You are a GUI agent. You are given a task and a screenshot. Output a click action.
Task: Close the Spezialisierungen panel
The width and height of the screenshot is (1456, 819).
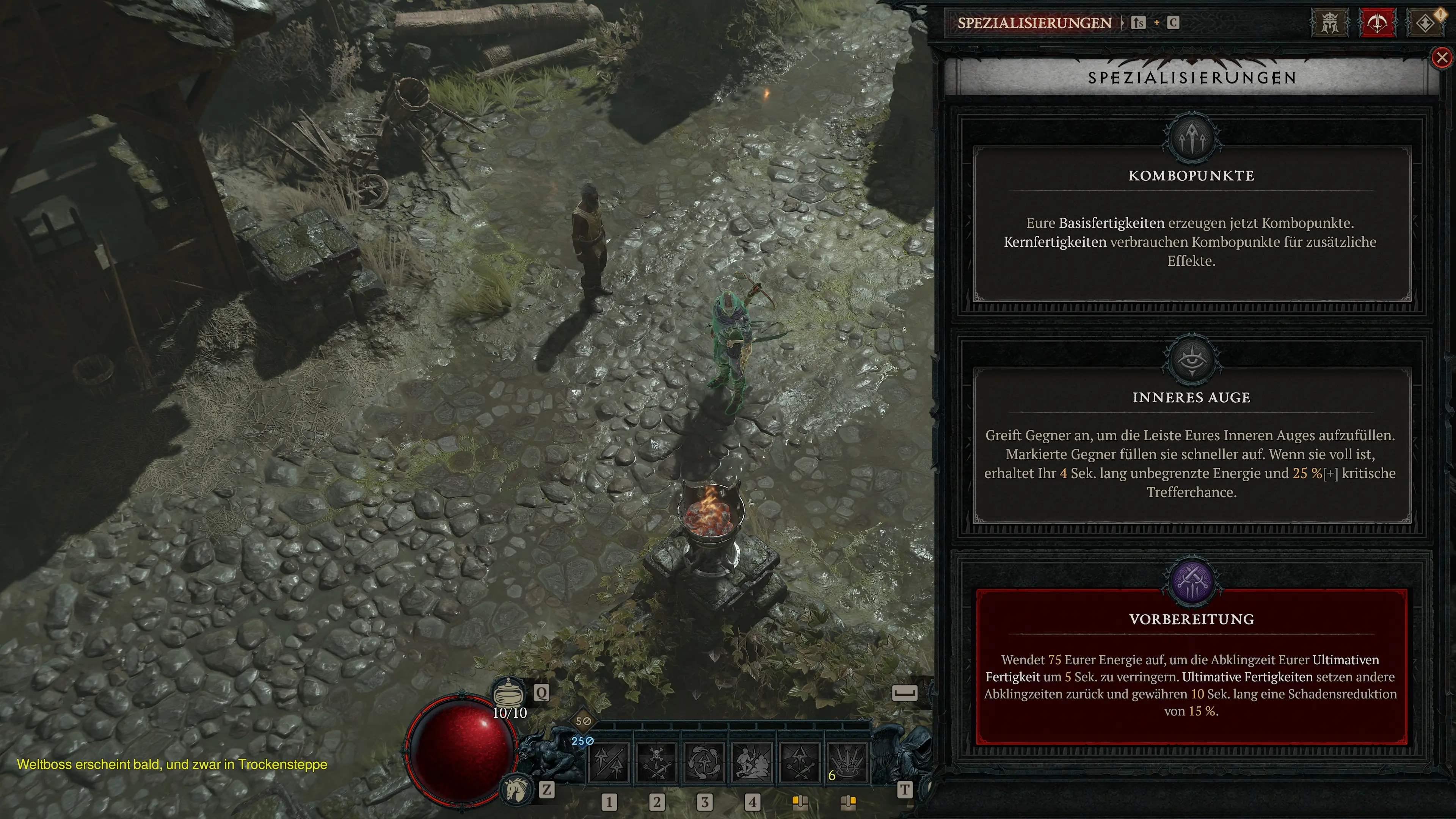coord(1442,58)
